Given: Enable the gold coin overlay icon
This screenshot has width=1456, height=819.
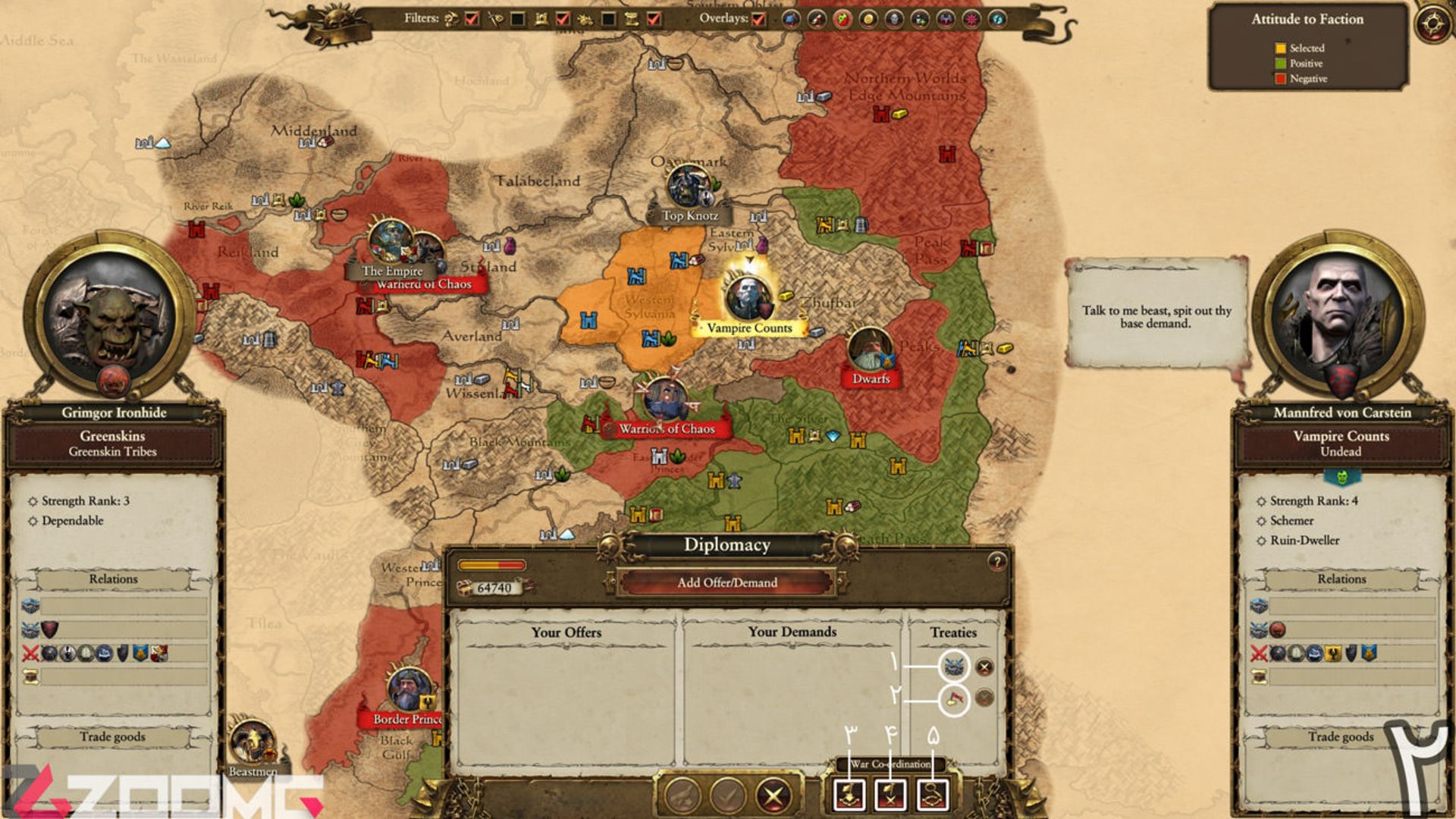Looking at the screenshot, I should (868, 19).
